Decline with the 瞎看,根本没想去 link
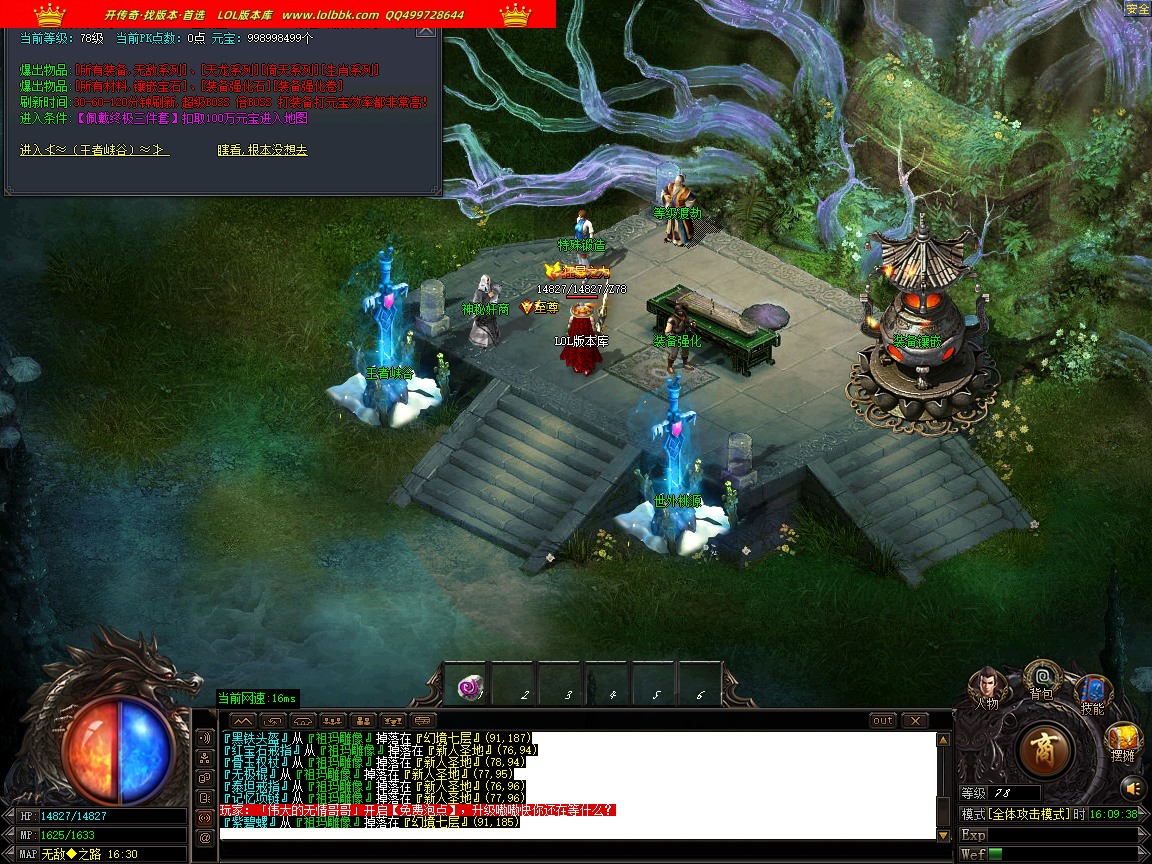1152x864 pixels. pyautogui.click(x=262, y=150)
